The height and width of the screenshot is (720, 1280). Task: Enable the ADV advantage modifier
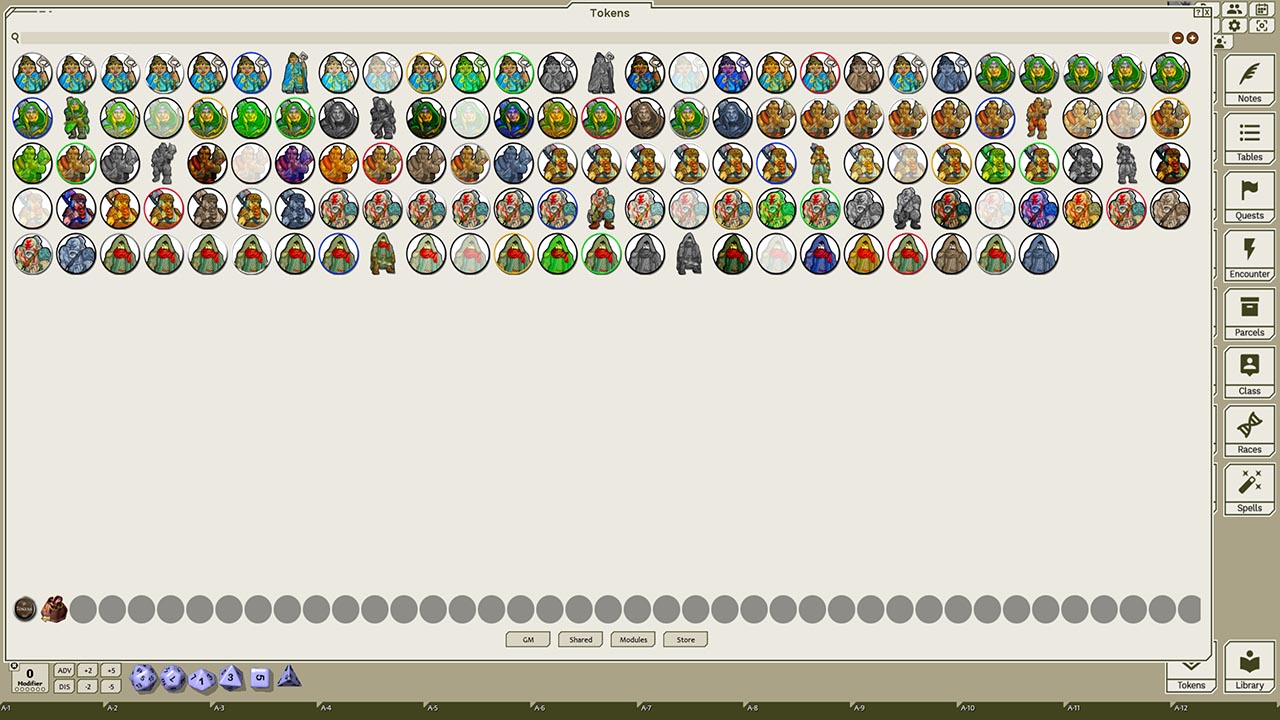(x=64, y=670)
